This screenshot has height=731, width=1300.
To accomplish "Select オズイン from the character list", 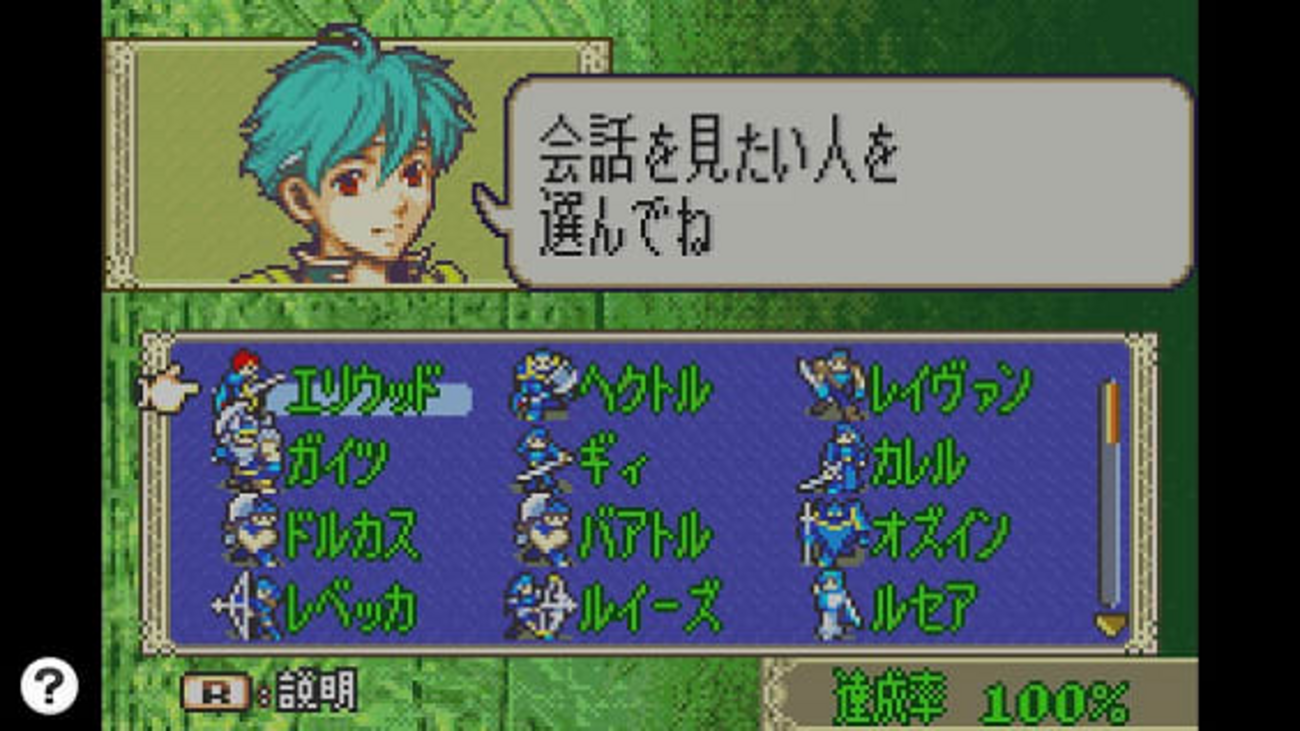I will (939, 536).
